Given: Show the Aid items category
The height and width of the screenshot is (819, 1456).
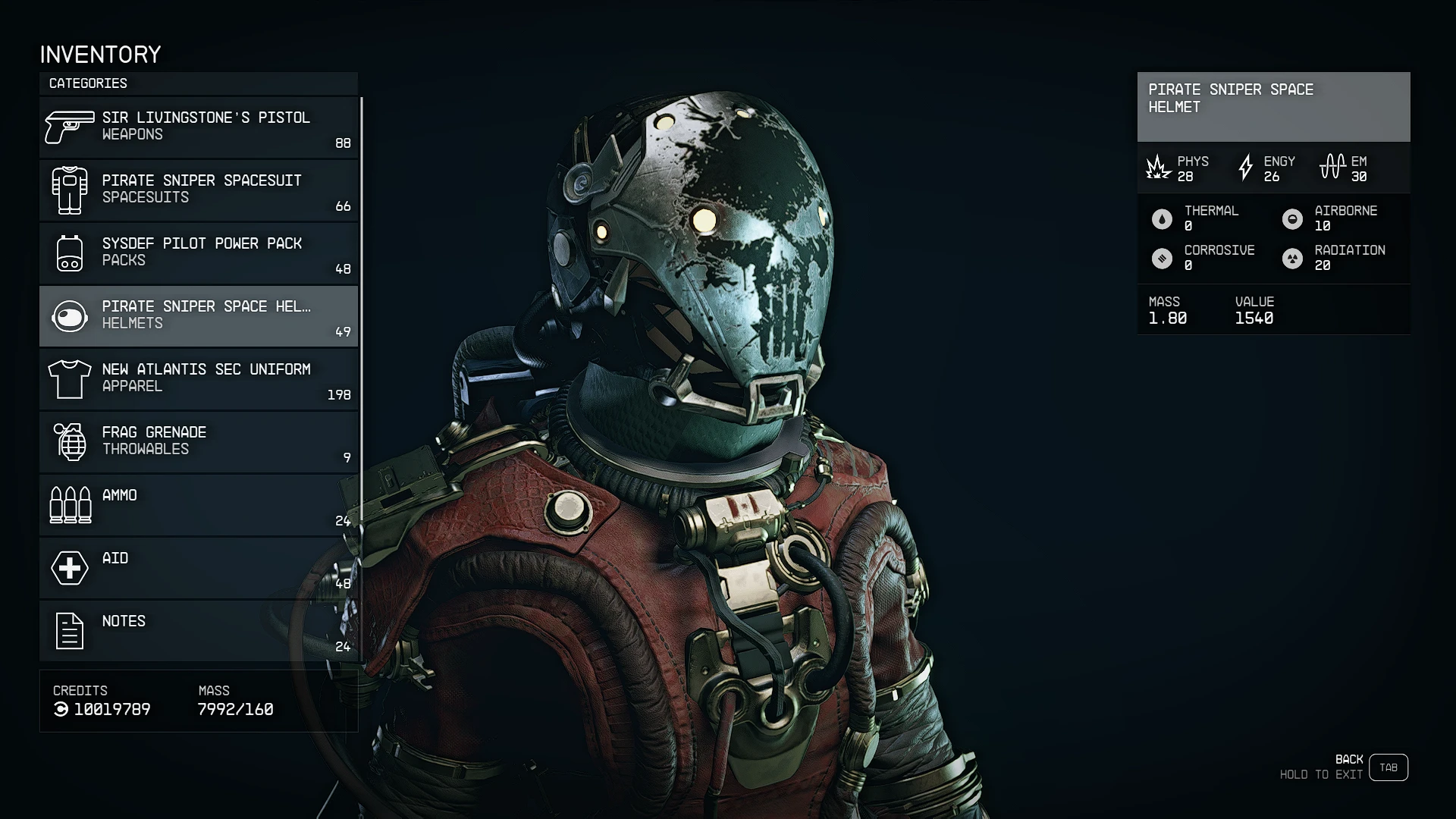Looking at the screenshot, I should pyautogui.click(x=199, y=568).
